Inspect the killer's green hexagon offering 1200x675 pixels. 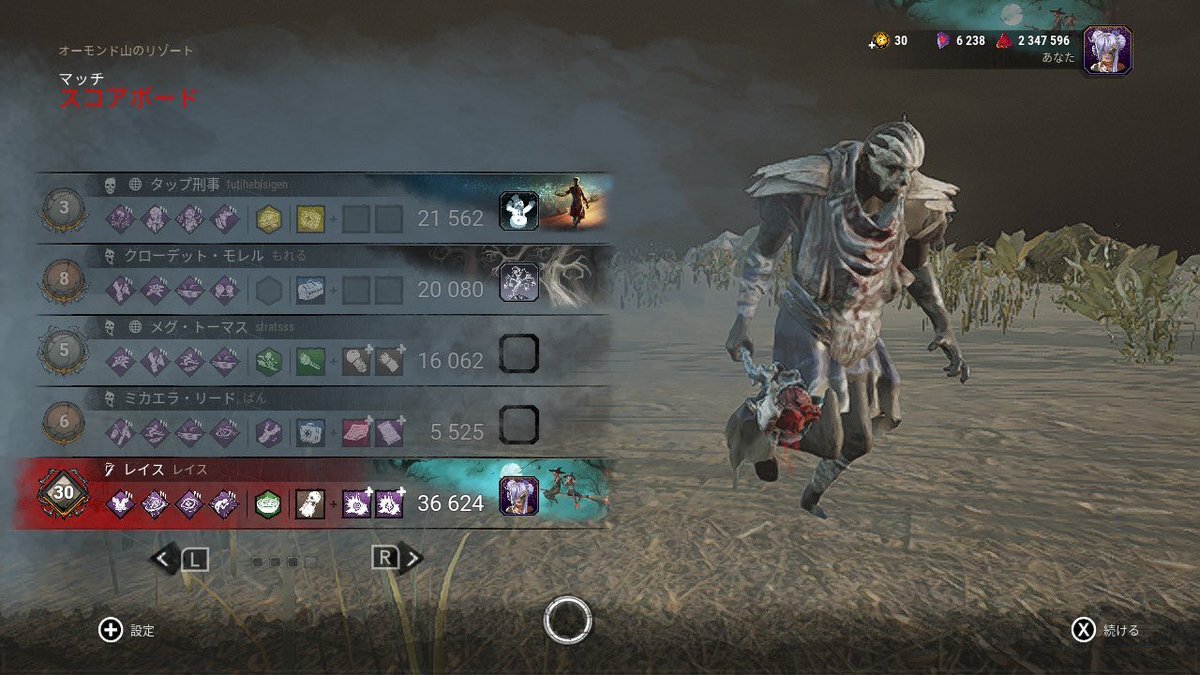tap(268, 504)
